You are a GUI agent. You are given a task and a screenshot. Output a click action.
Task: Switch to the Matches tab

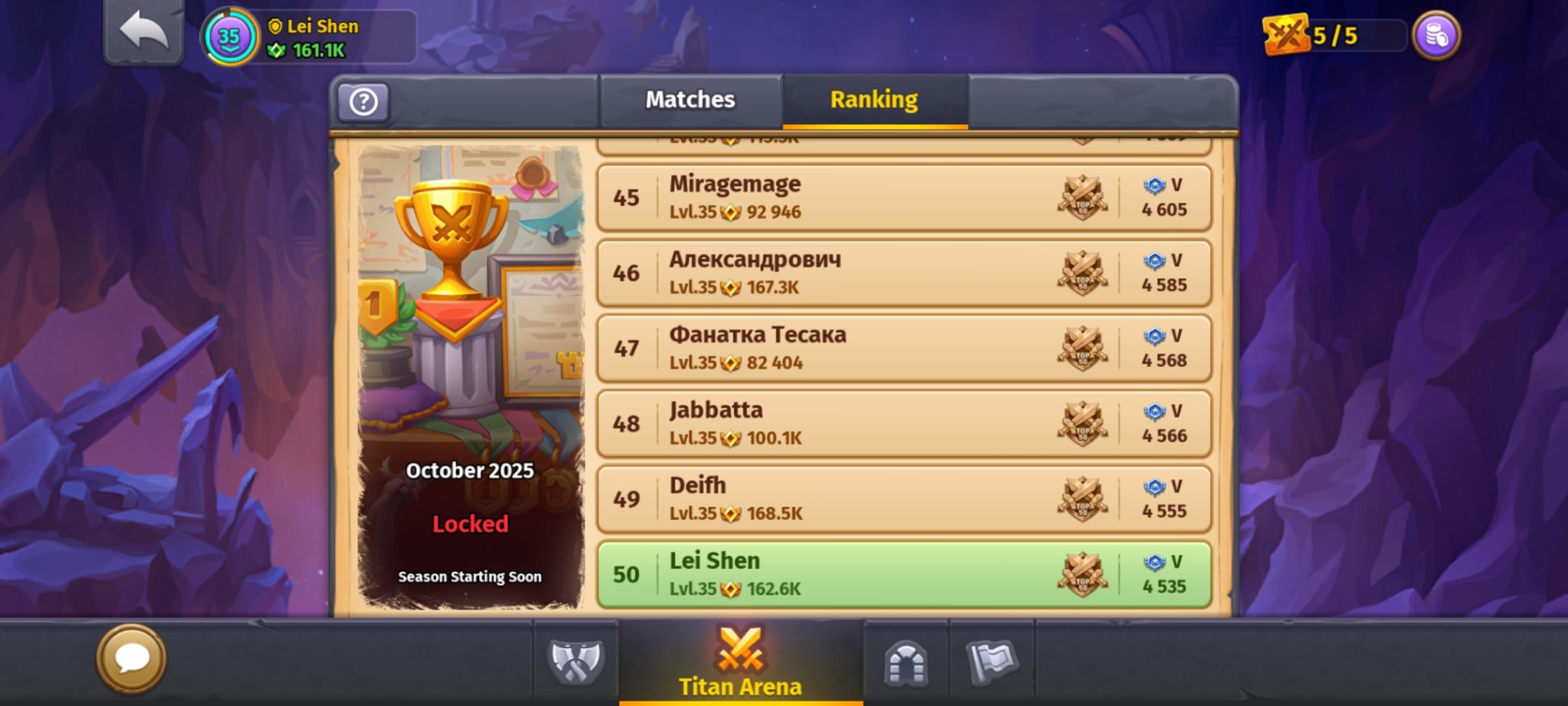coord(690,99)
